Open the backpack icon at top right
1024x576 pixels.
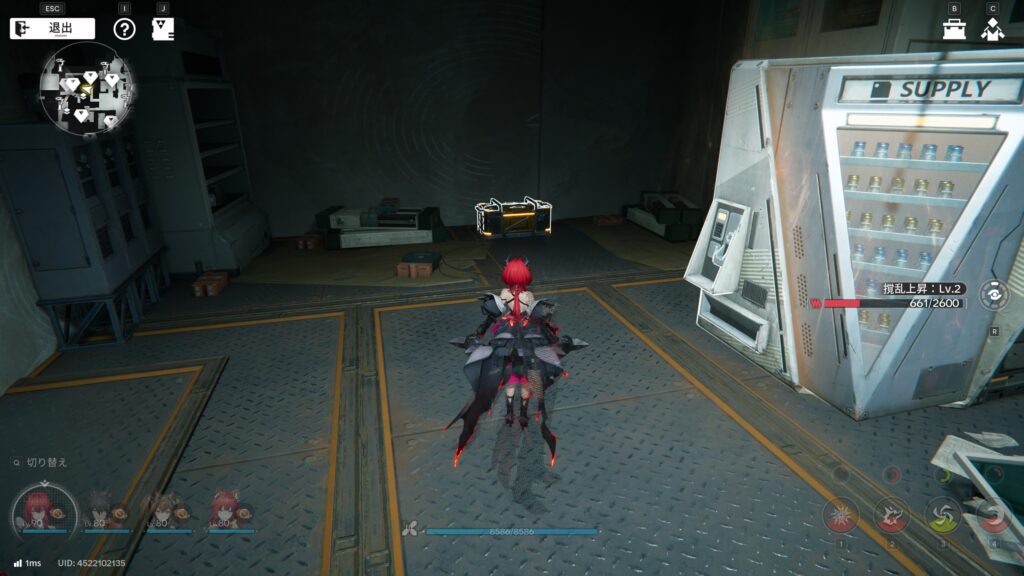(x=954, y=29)
